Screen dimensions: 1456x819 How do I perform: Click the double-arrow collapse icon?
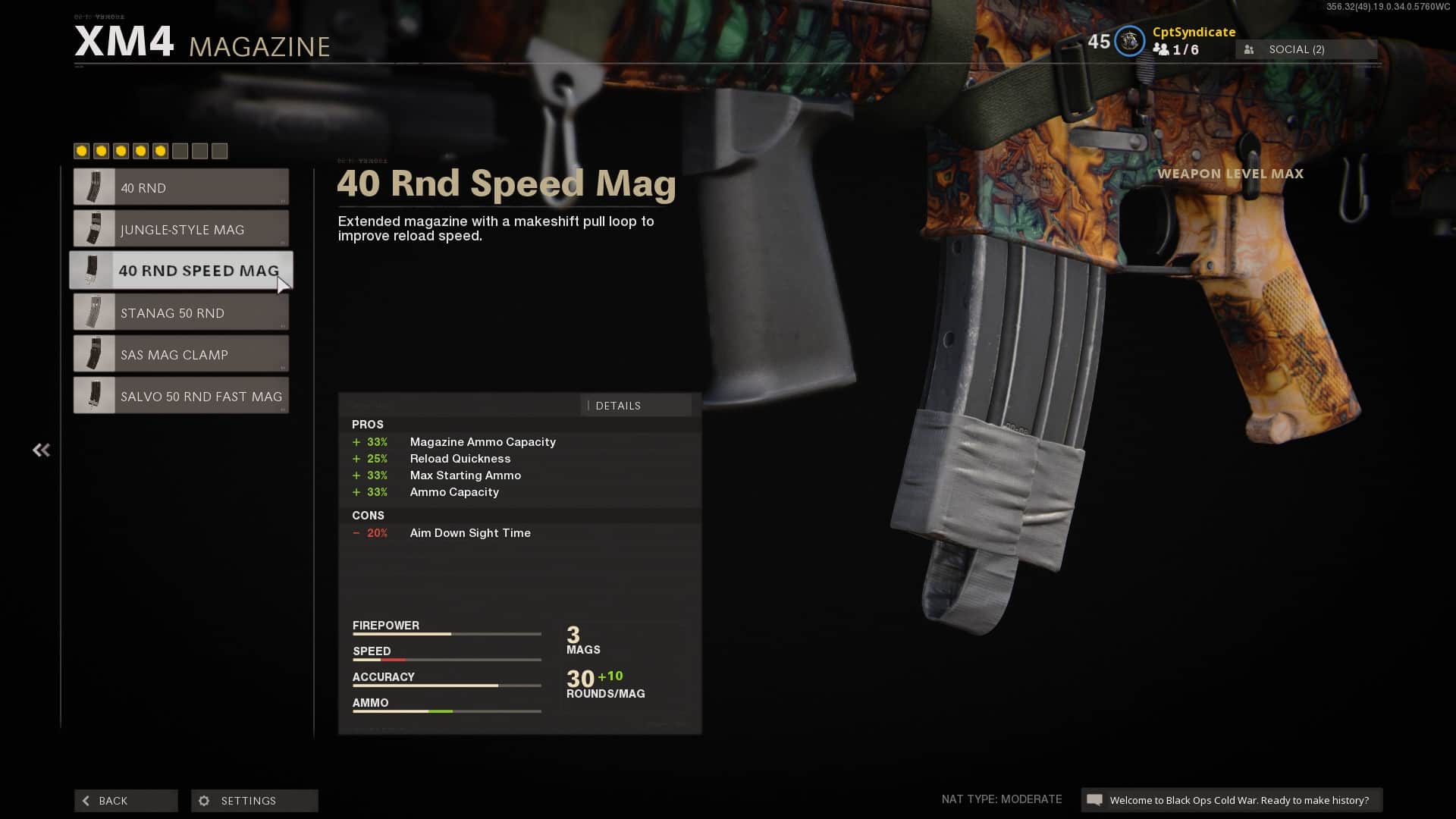click(41, 450)
